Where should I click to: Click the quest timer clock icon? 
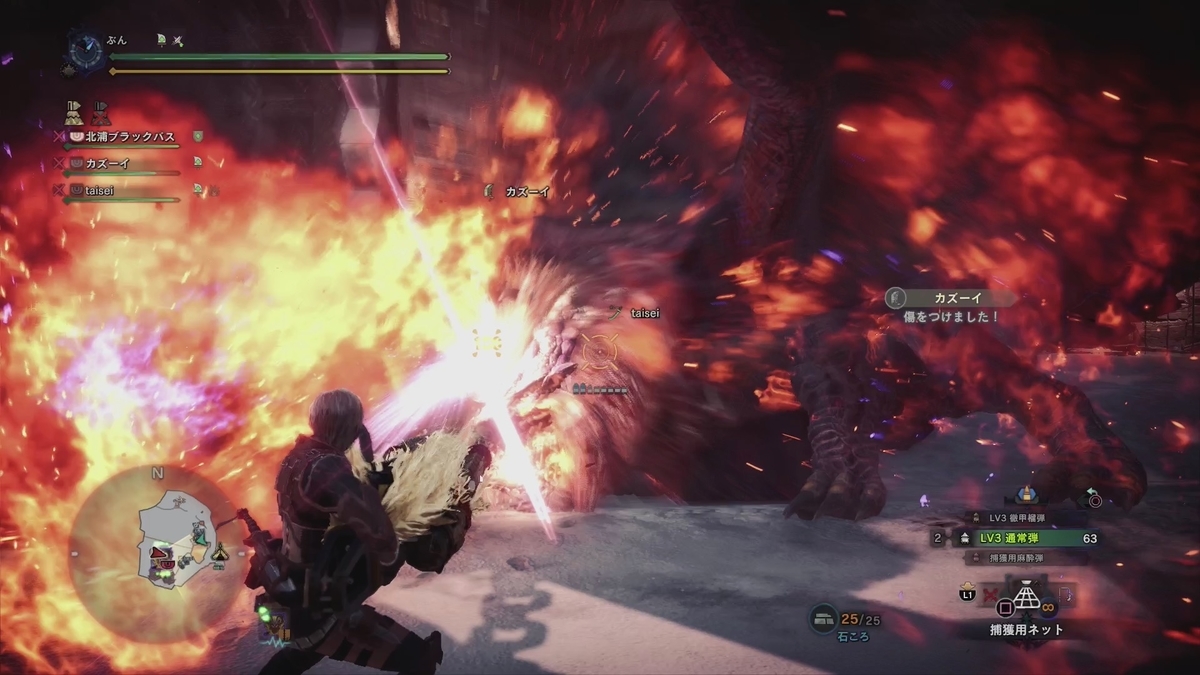coord(85,48)
